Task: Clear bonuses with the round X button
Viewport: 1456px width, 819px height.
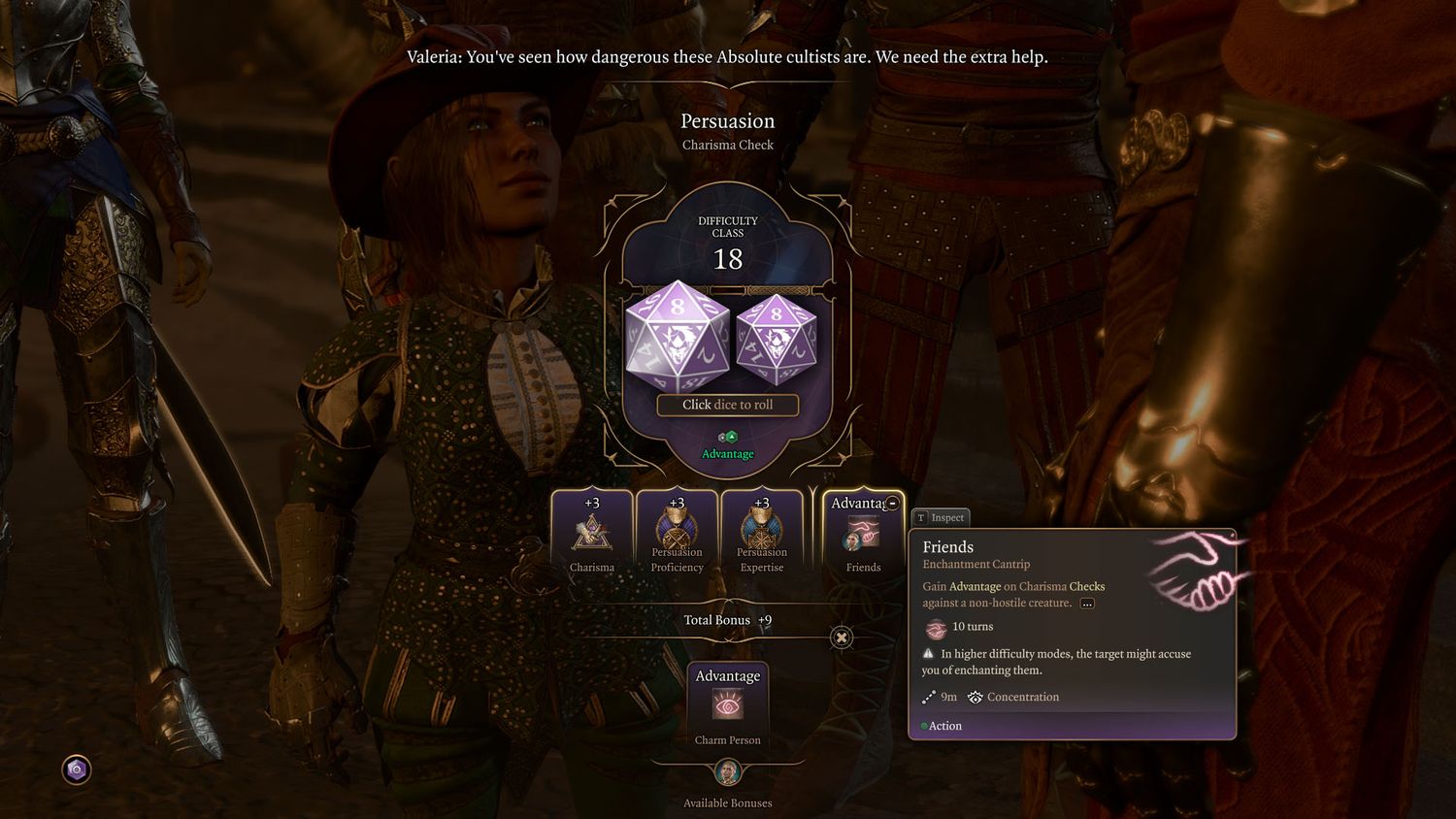Action: (x=842, y=638)
